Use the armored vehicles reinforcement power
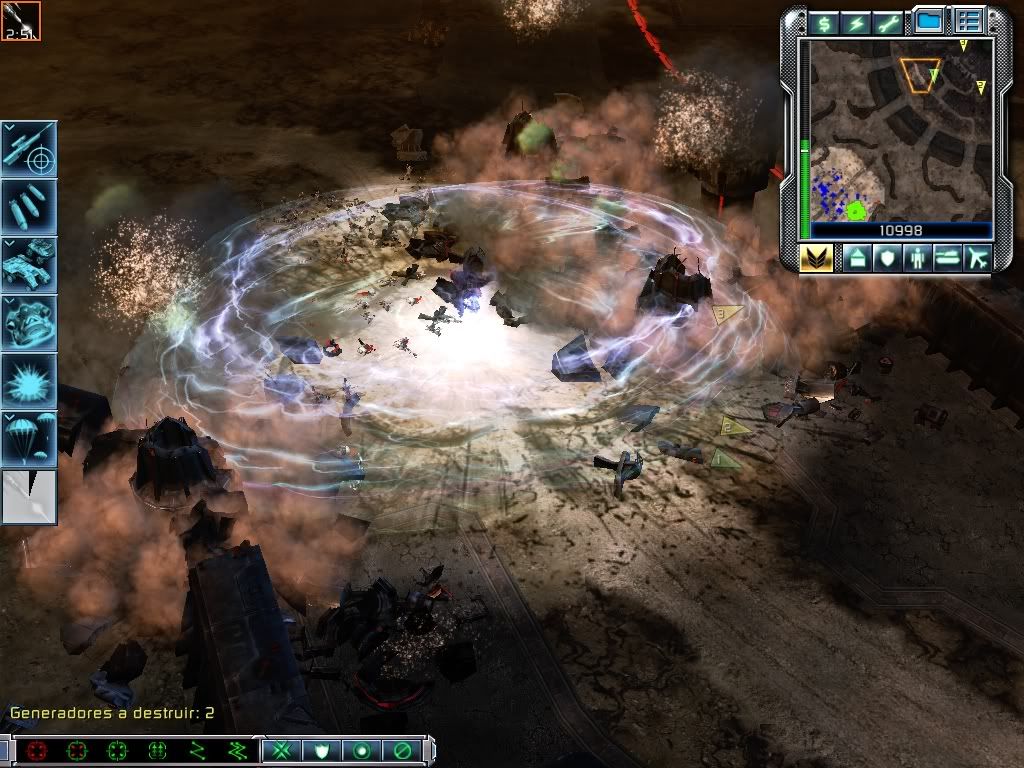Viewport: 1024px width, 768px height. [29, 264]
